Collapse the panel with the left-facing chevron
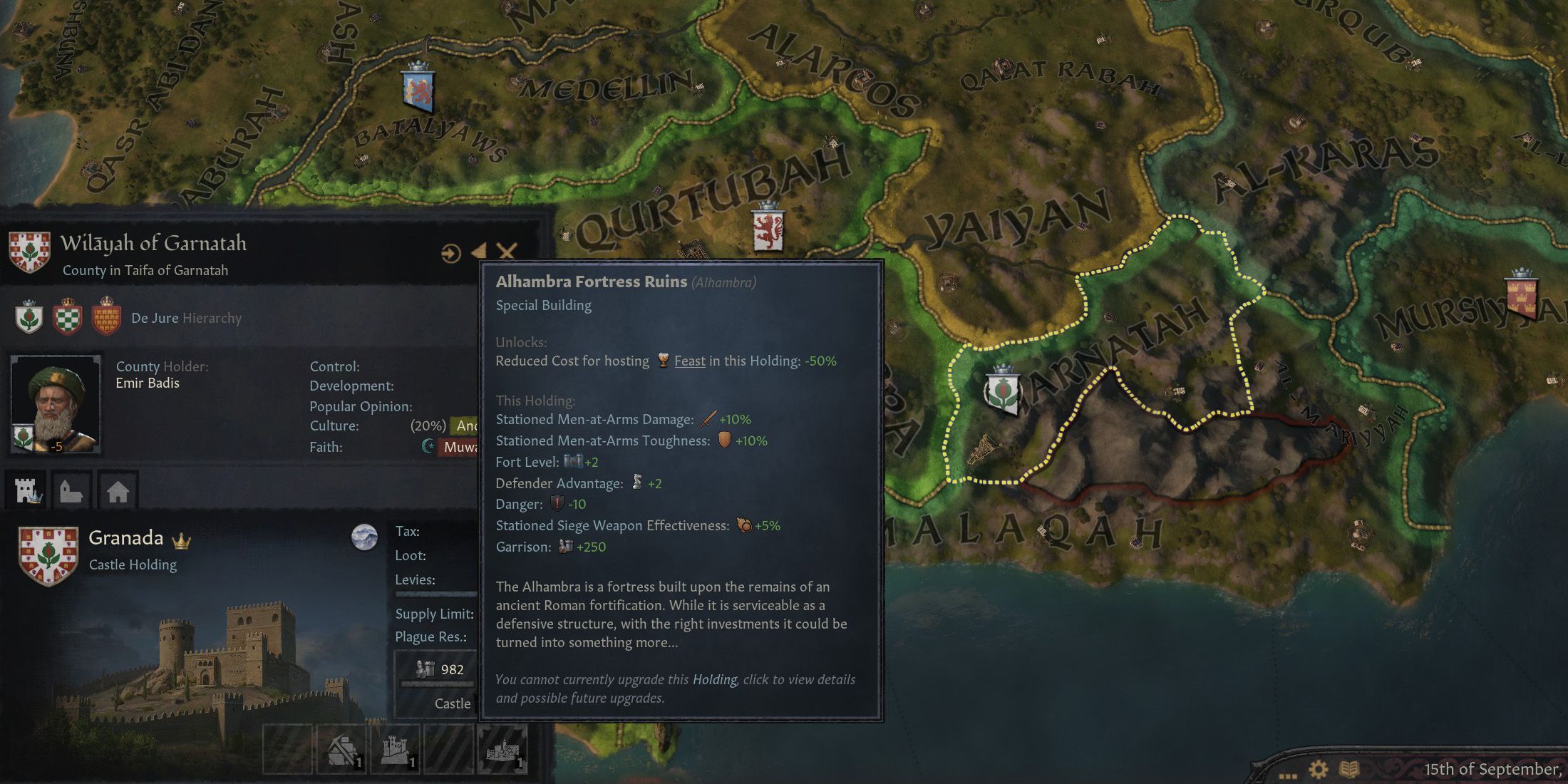Image resolution: width=1568 pixels, height=784 pixels. (x=479, y=252)
